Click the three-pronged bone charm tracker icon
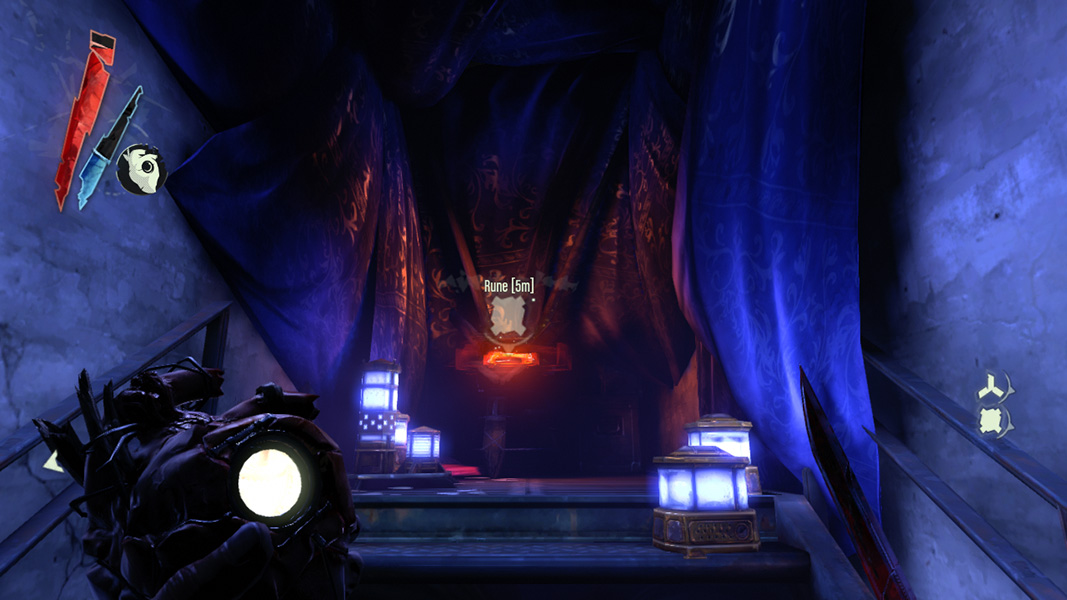Image resolution: width=1067 pixels, height=600 pixels. click(x=990, y=387)
